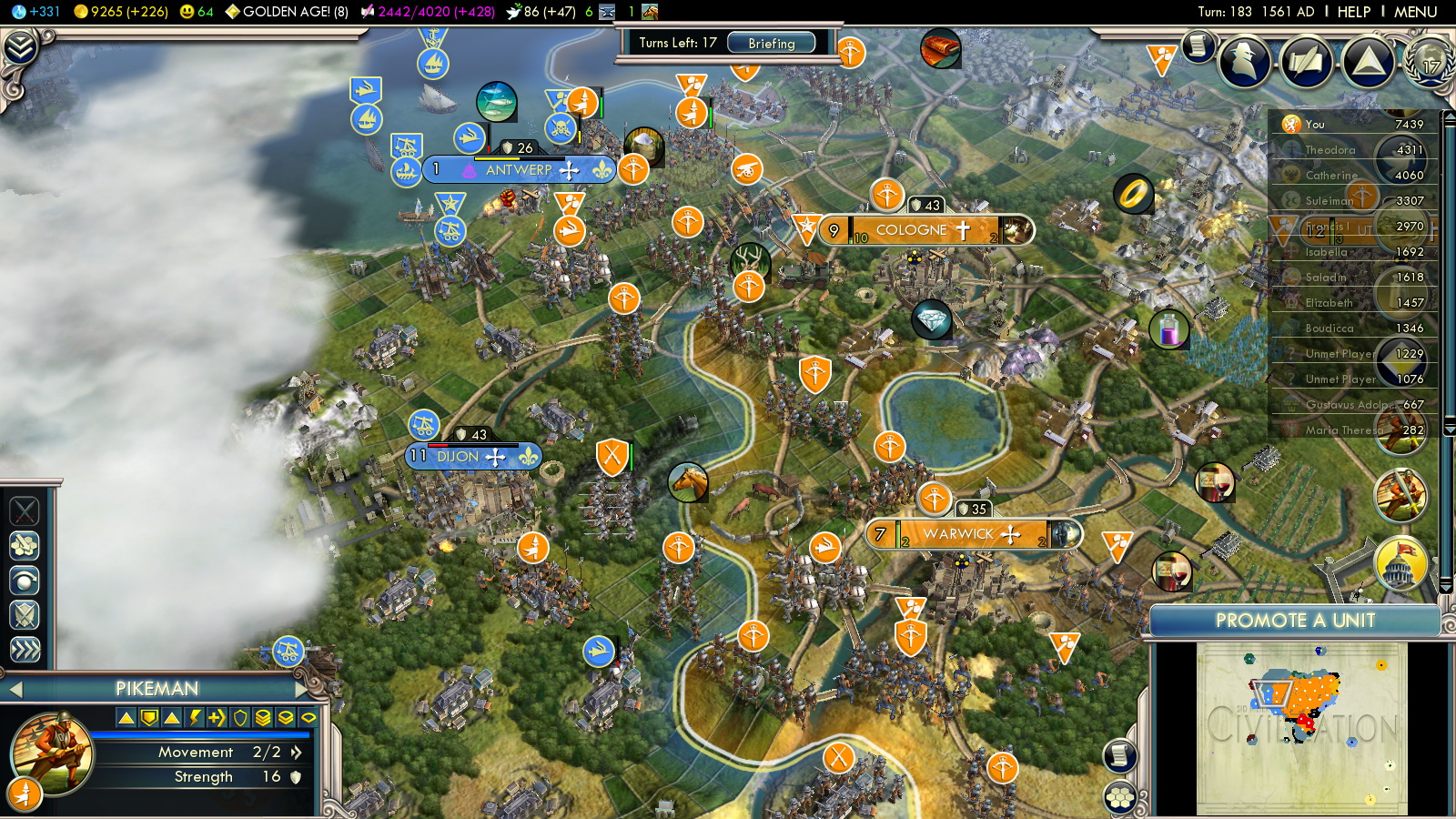Open the HELP Civilopedia
The width and height of the screenshot is (1456, 819).
pos(1353,12)
